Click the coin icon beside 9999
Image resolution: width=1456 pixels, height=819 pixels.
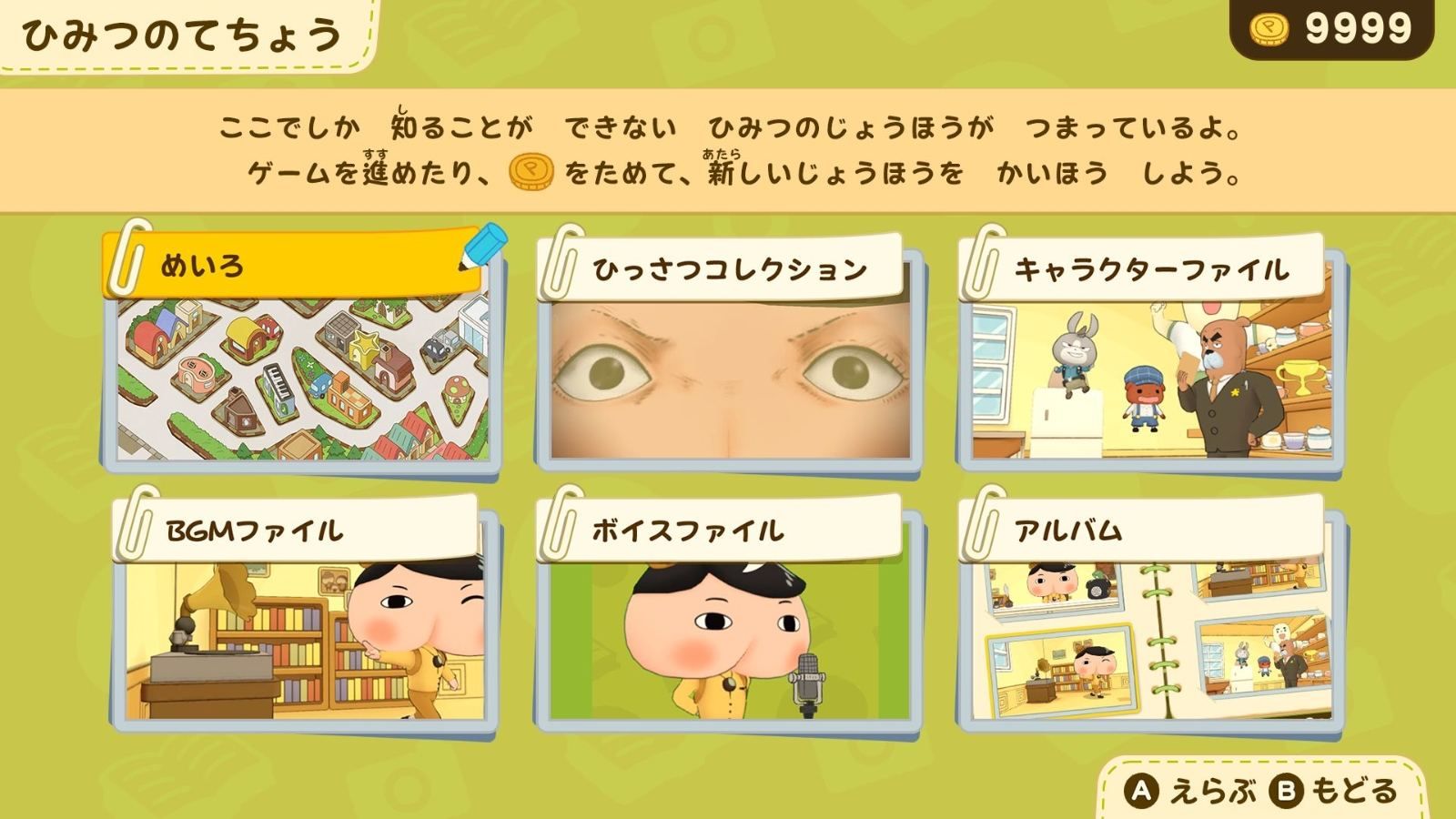(x=1271, y=28)
